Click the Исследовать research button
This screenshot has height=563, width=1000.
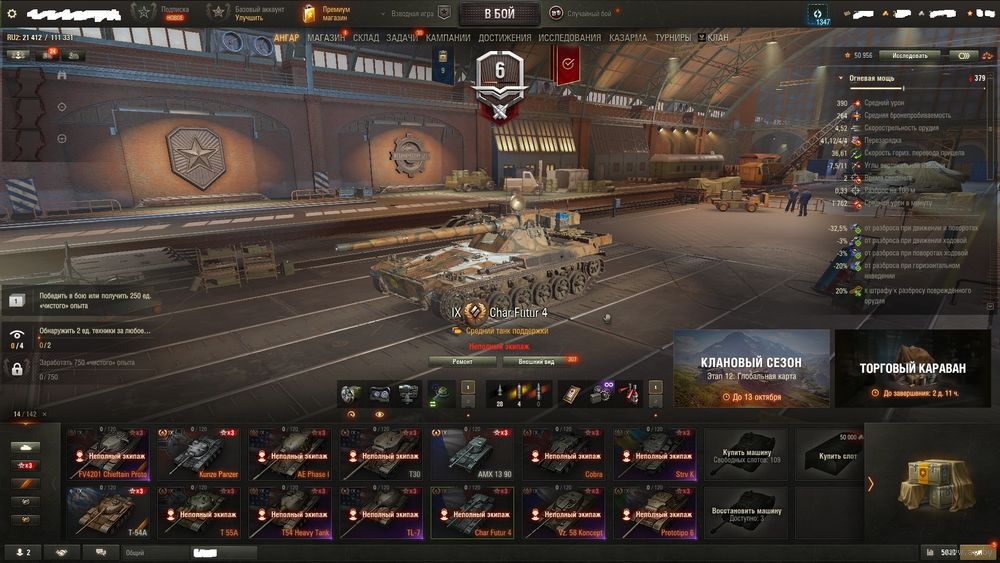(x=910, y=56)
